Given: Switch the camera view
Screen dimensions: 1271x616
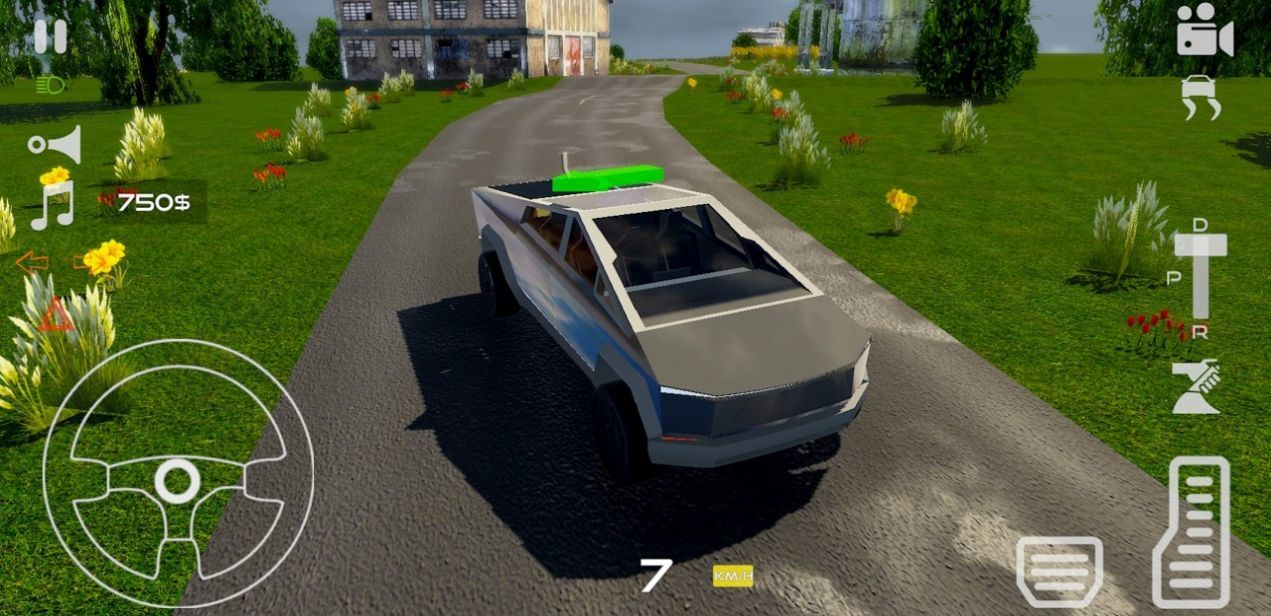Looking at the screenshot, I should [1204, 31].
